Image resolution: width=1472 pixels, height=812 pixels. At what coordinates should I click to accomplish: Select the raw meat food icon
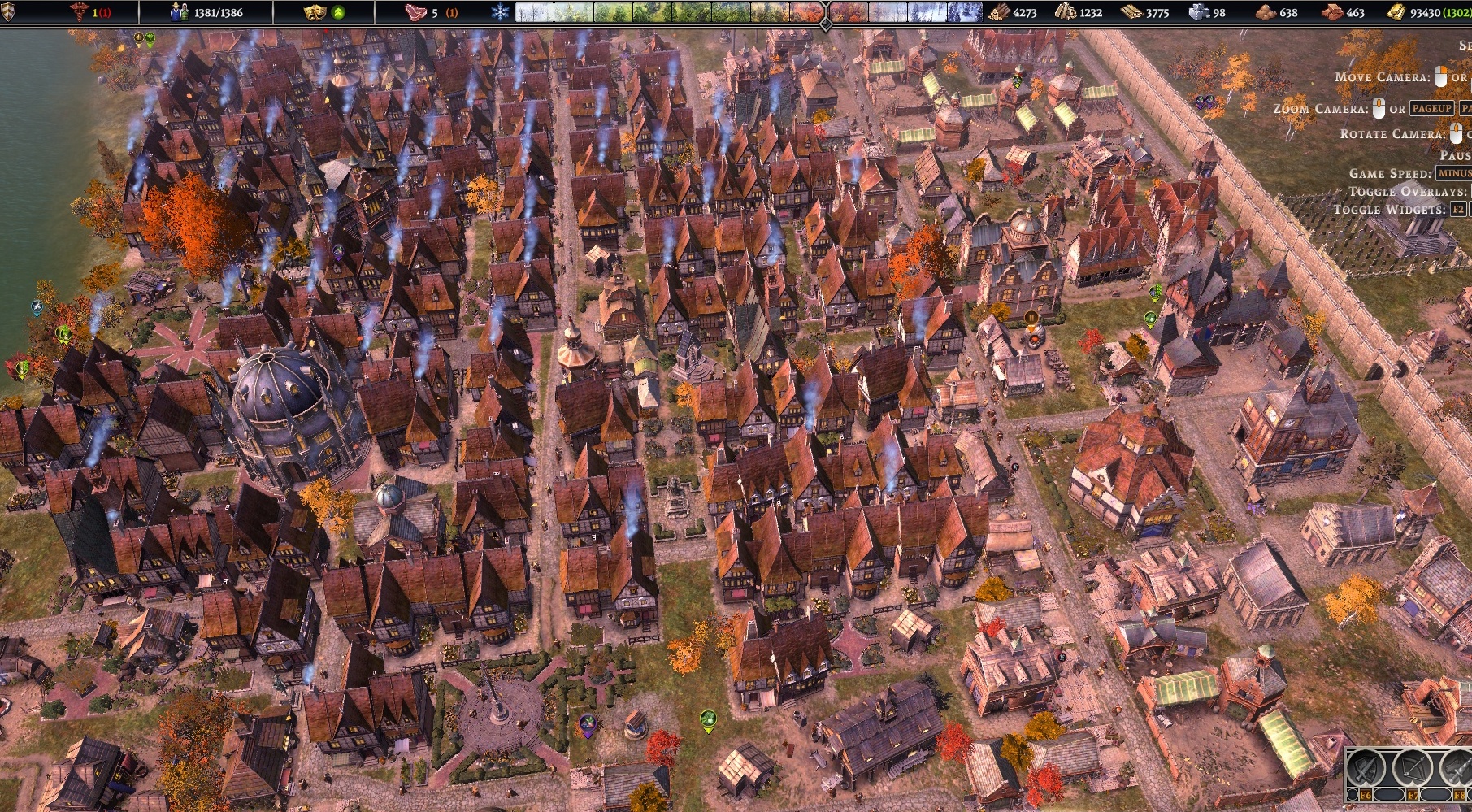pyautogui.click(x=415, y=12)
